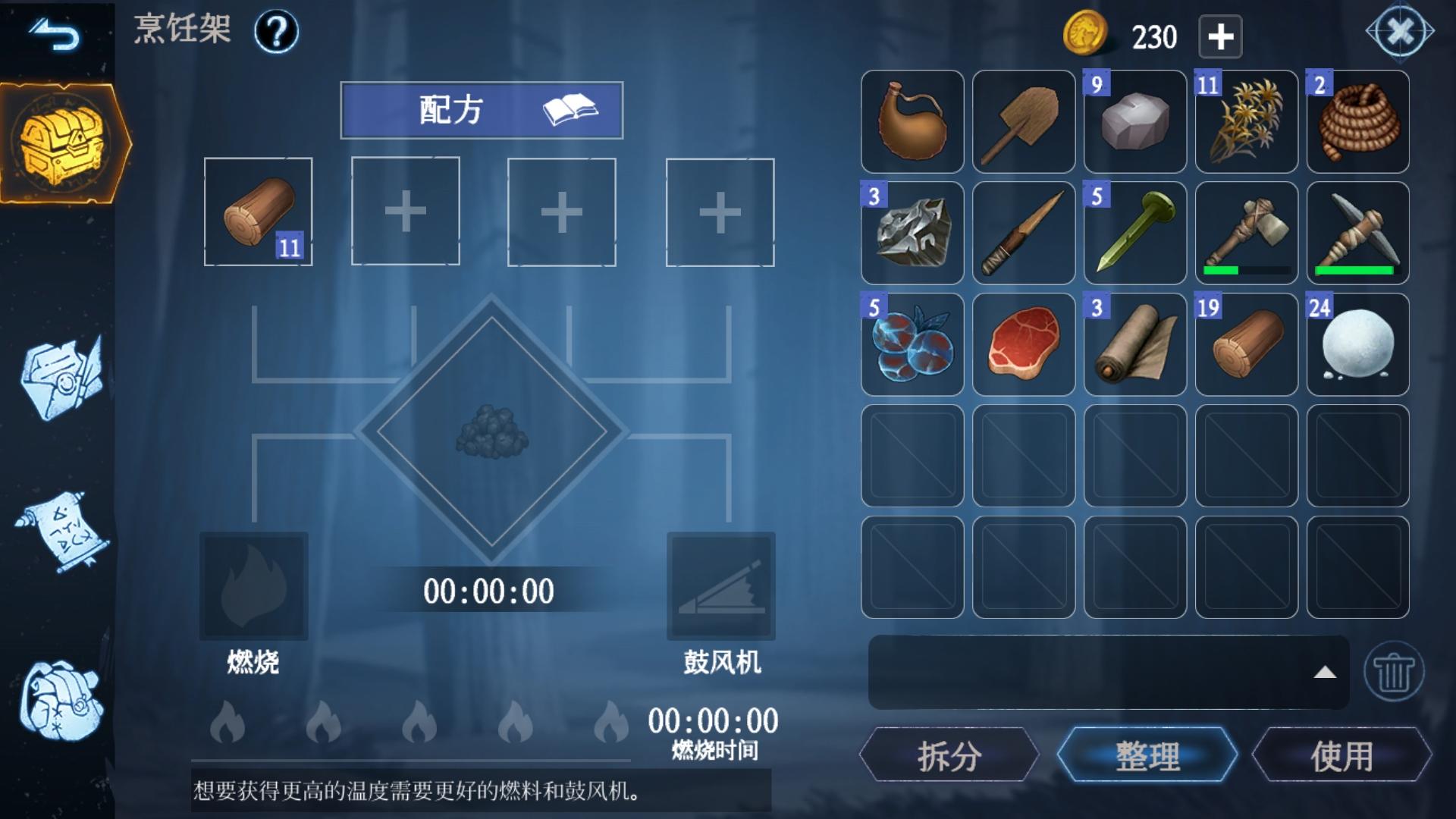Select the 燃烧 flame fuel icon

[x=253, y=588]
